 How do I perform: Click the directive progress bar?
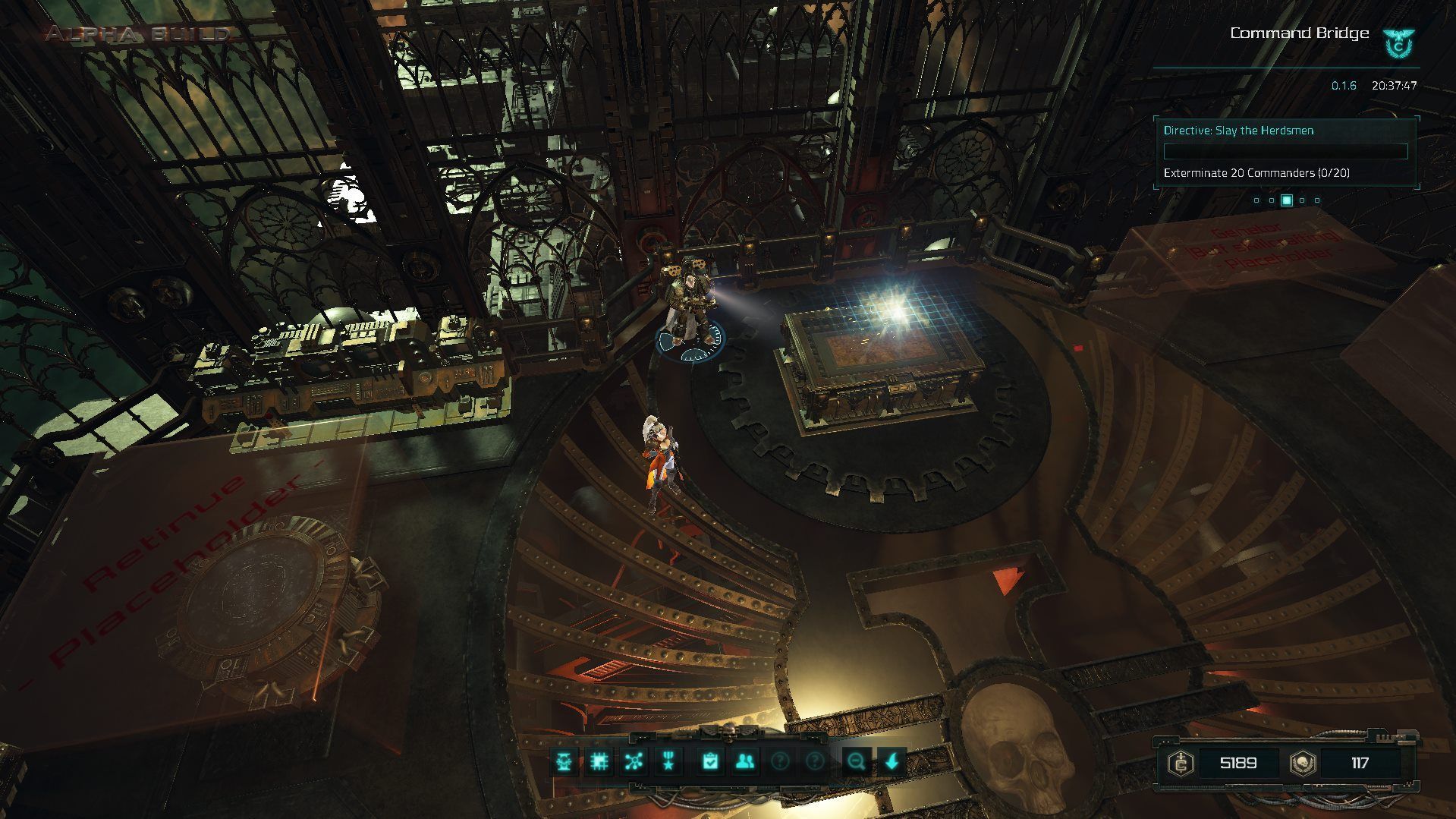[x=1286, y=151]
